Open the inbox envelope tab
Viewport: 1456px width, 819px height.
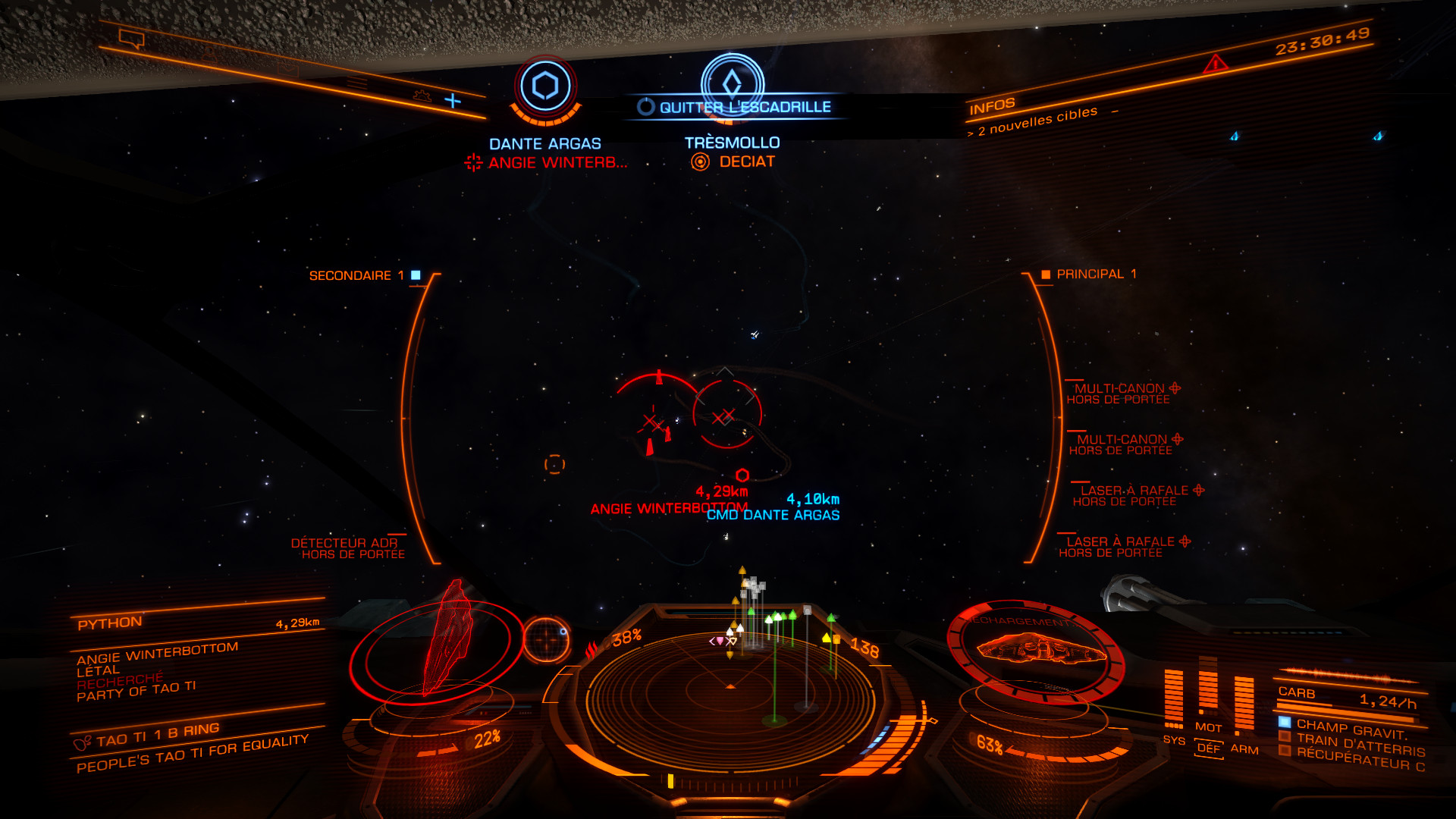click(x=287, y=70)
